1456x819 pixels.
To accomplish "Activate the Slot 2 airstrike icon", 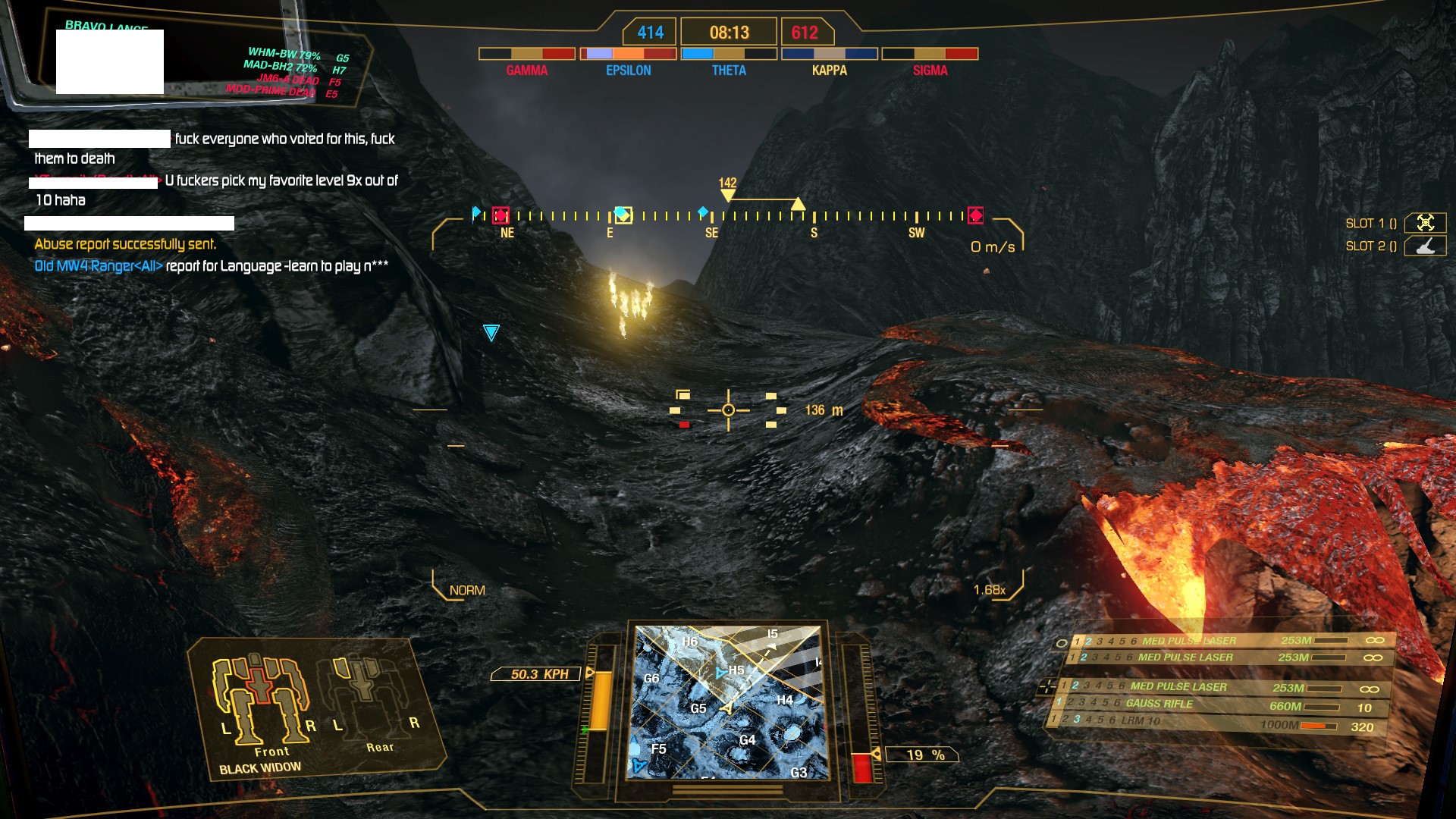I will click(x=1425, y=246).
